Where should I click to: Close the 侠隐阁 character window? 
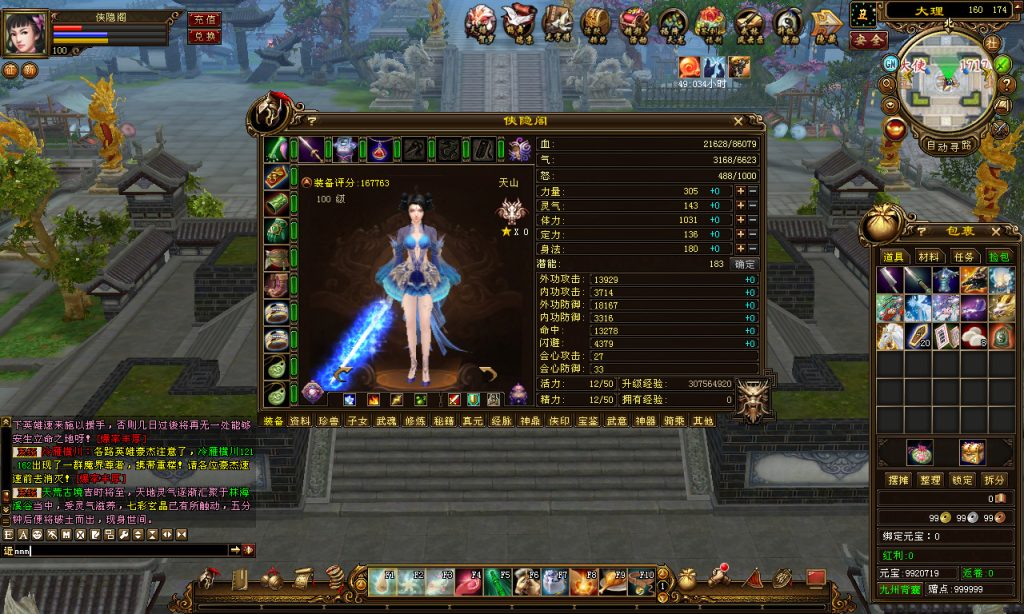(x=738, y=121)
